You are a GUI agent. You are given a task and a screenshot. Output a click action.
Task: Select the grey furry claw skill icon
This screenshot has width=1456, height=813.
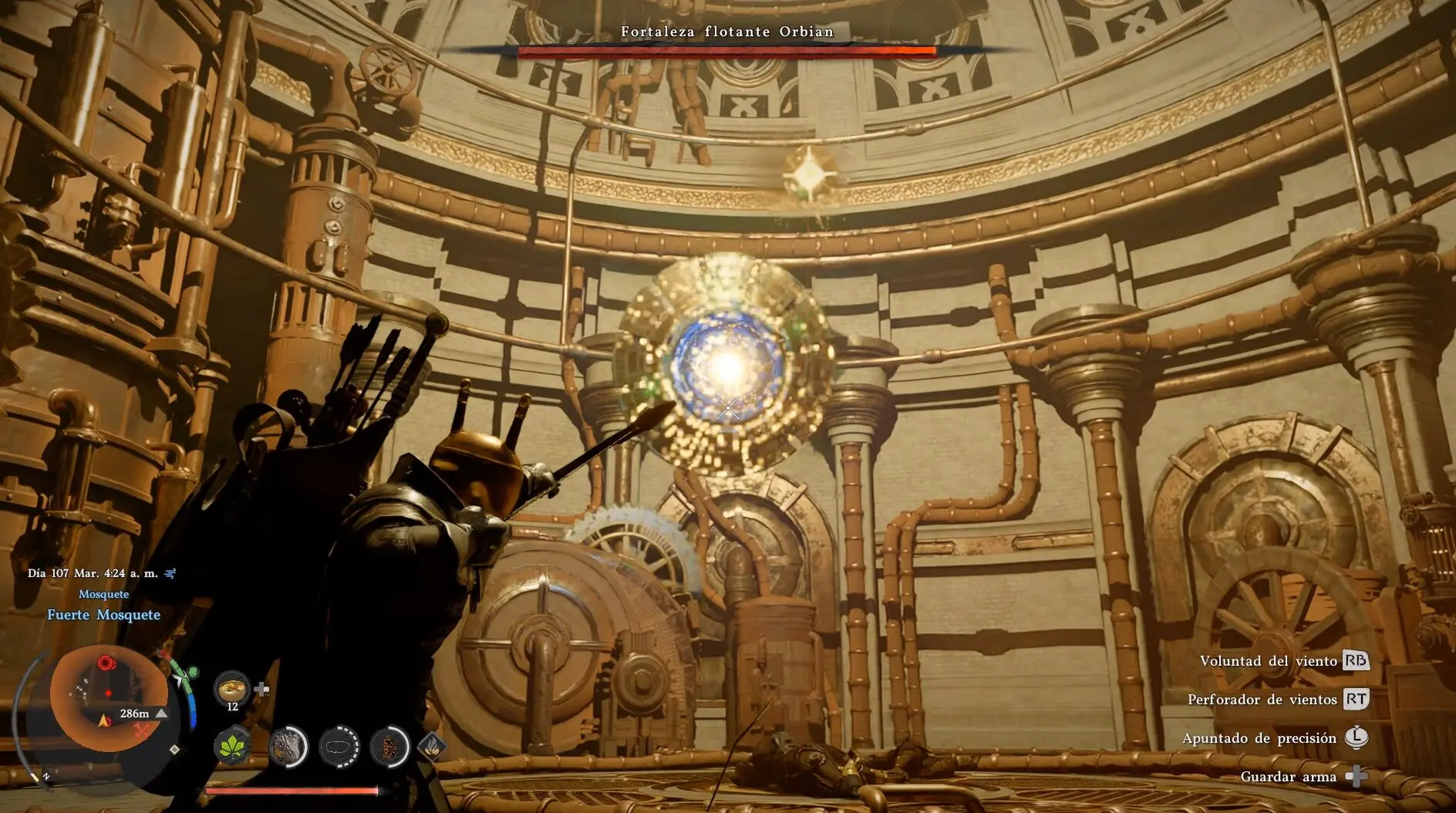(288, 747)
